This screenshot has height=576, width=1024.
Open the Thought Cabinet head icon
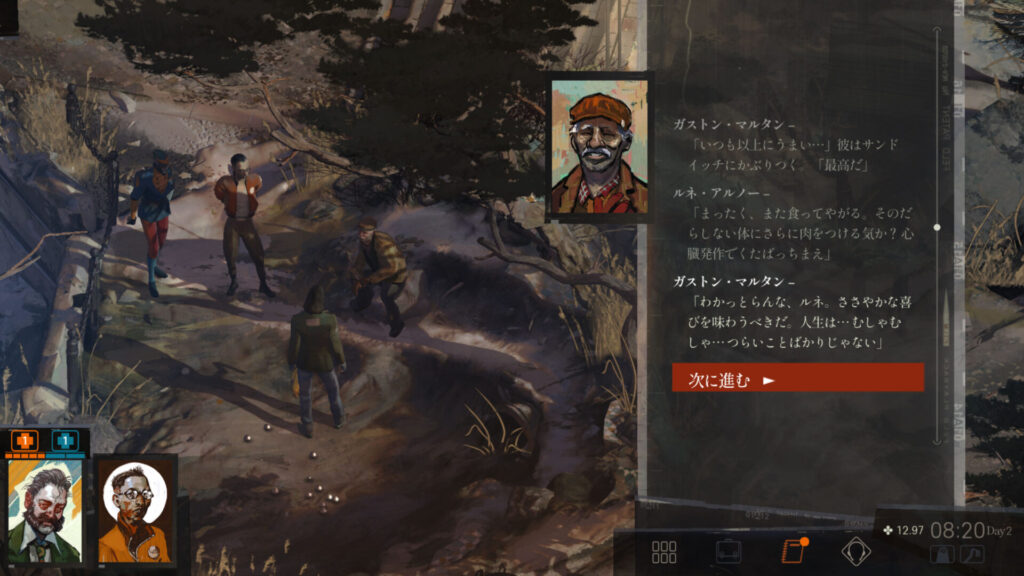856,552
